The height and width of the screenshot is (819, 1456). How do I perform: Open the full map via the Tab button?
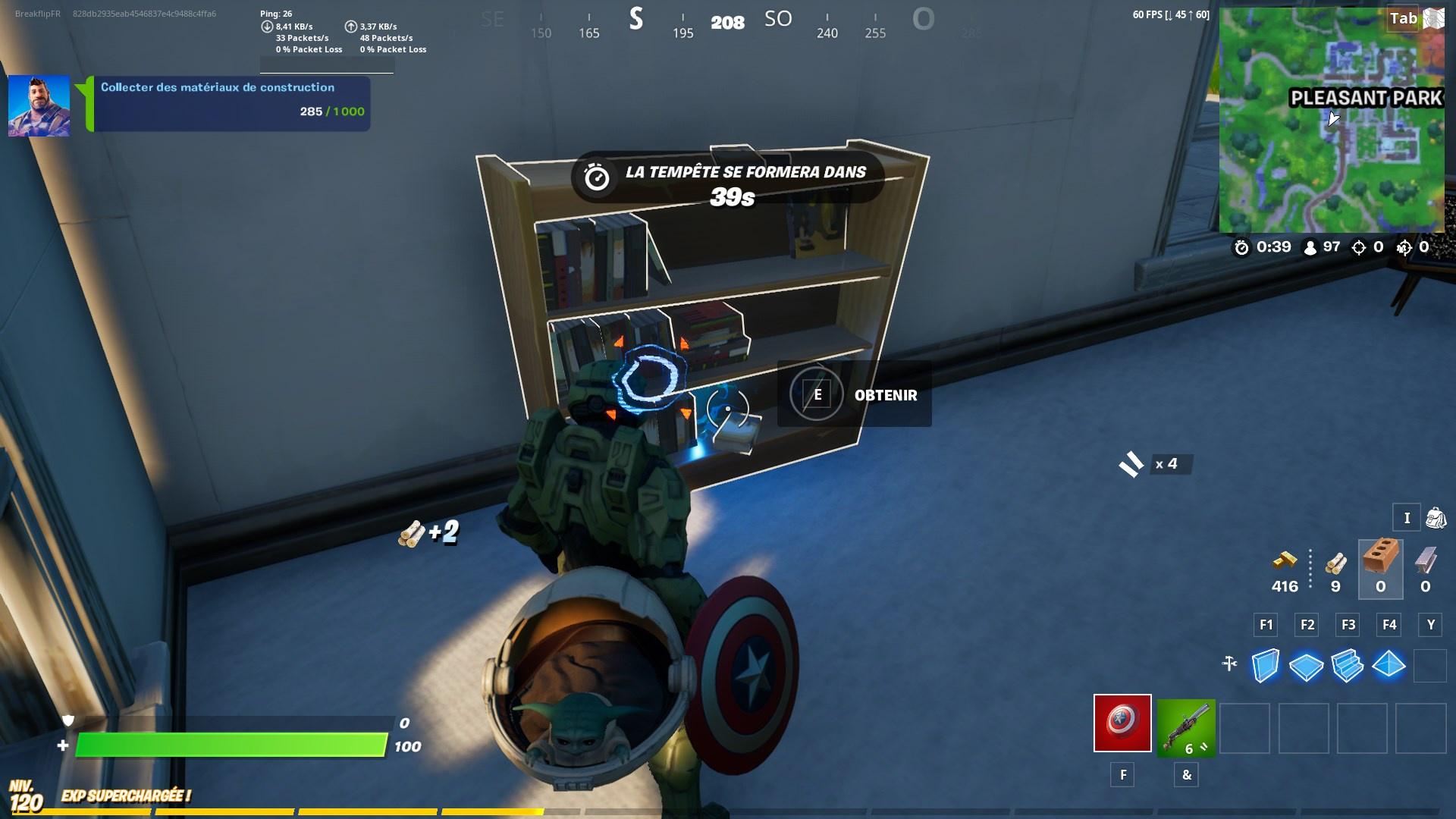[x=1404, y=19]
